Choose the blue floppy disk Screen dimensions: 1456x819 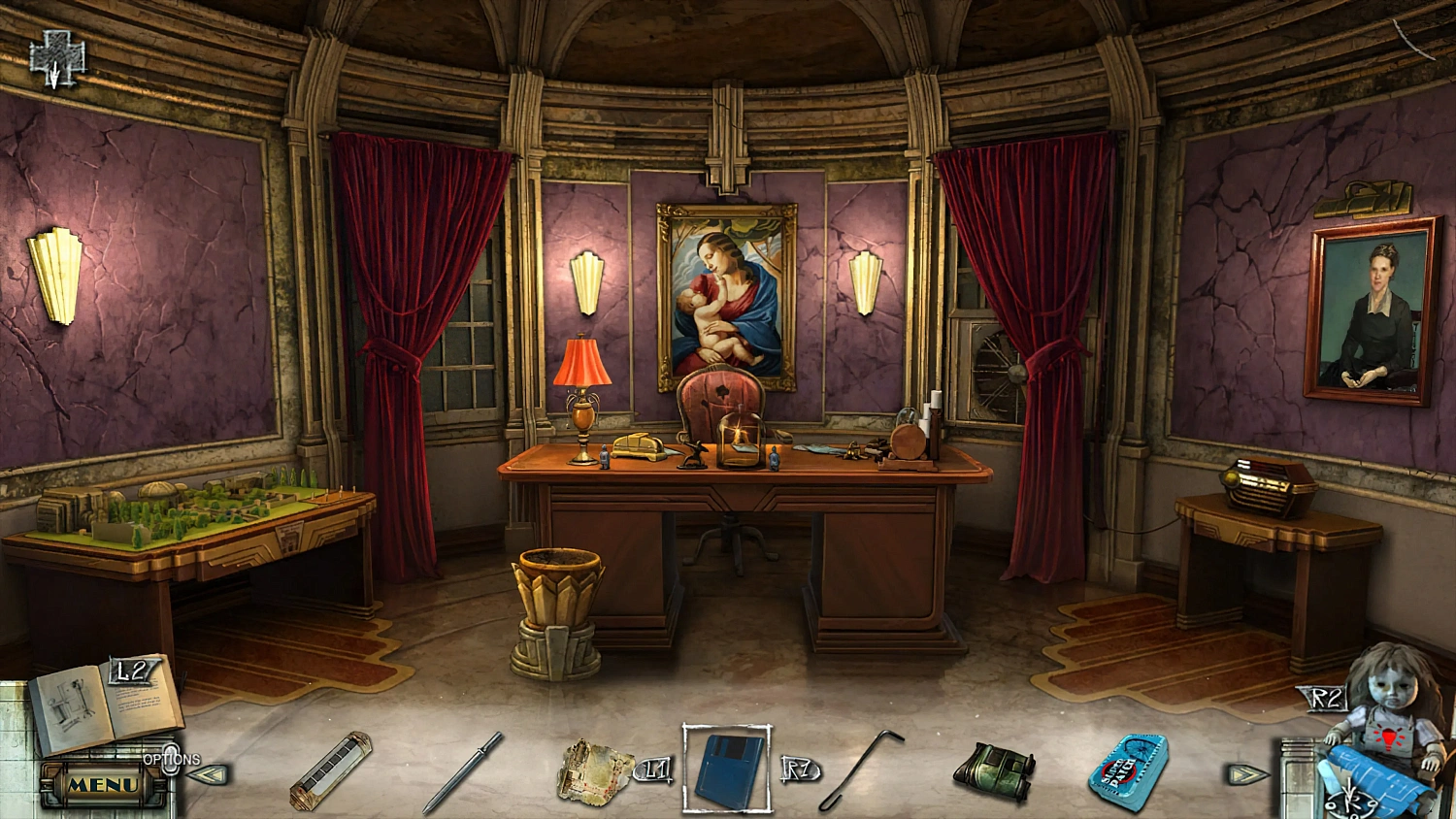tap(727, 770)
